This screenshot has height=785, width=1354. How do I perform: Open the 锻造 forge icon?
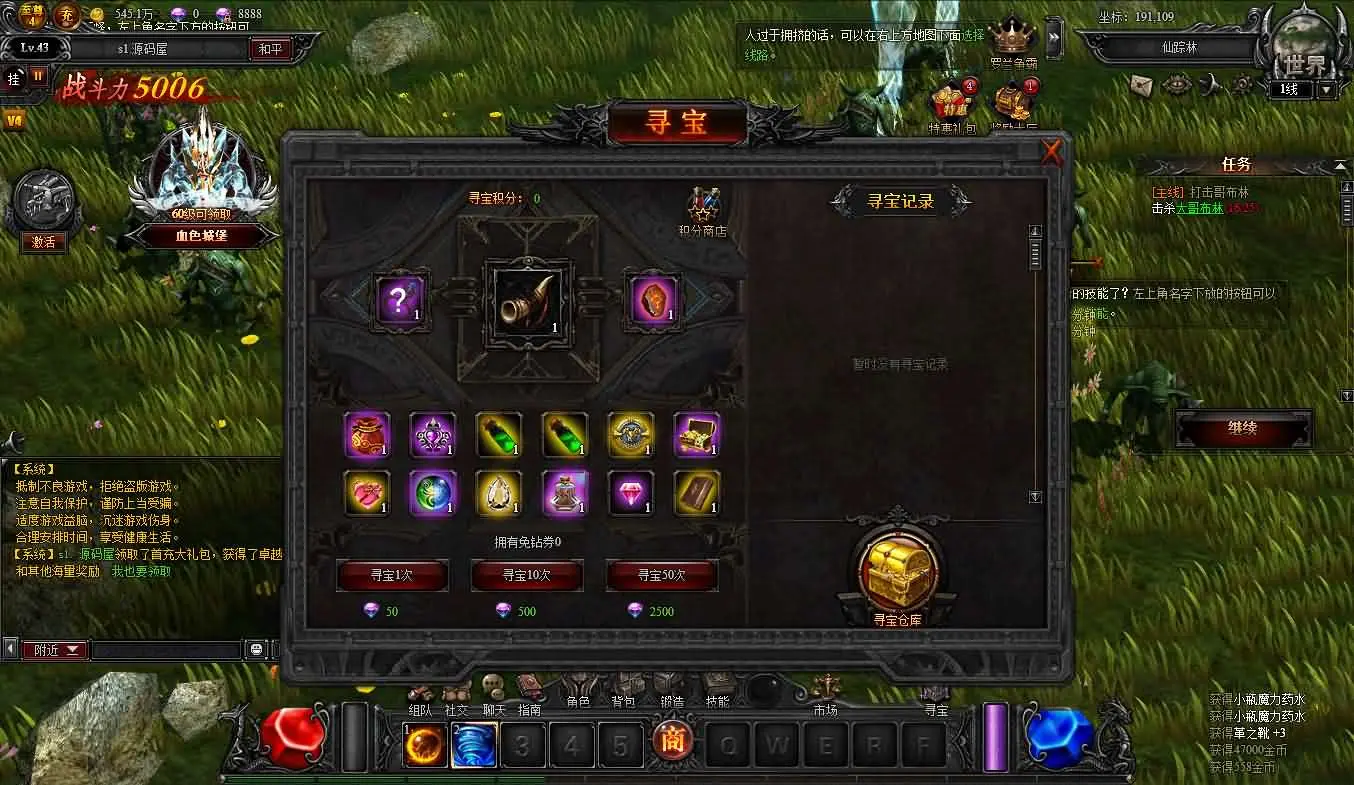(671, 690)
